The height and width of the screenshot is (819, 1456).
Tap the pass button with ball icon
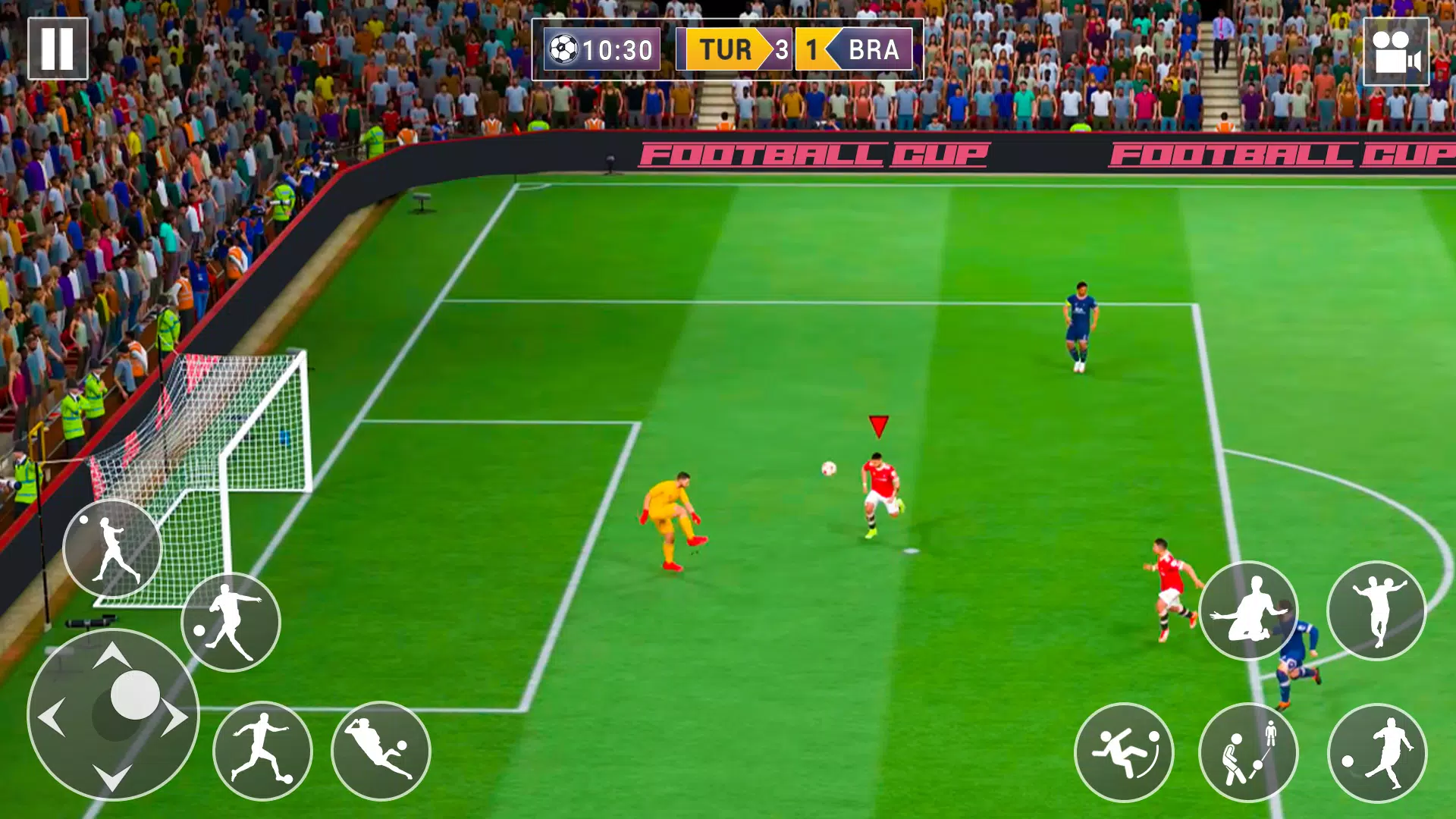231,622
